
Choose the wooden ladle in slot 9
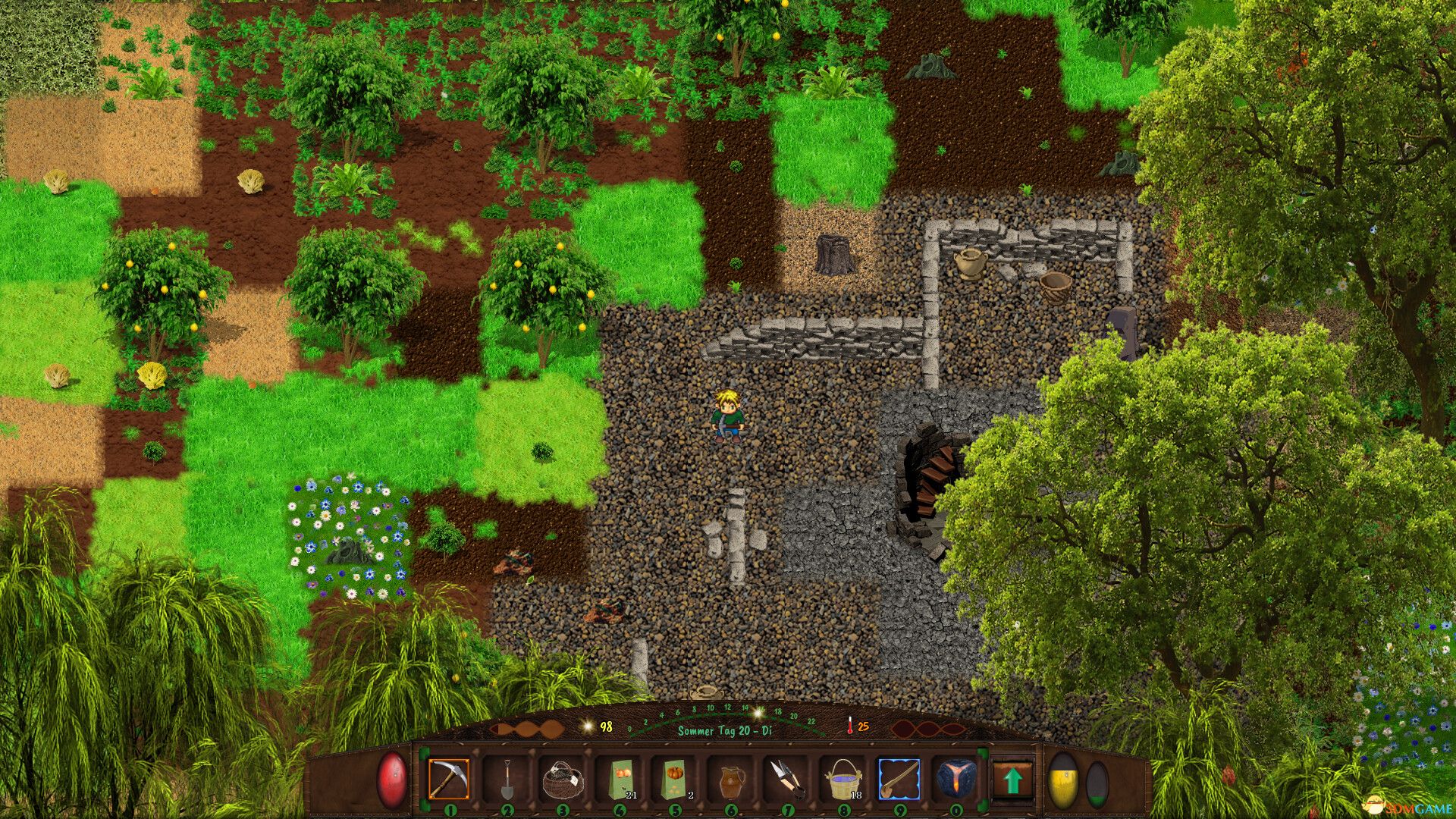click(x=899, y=779)
